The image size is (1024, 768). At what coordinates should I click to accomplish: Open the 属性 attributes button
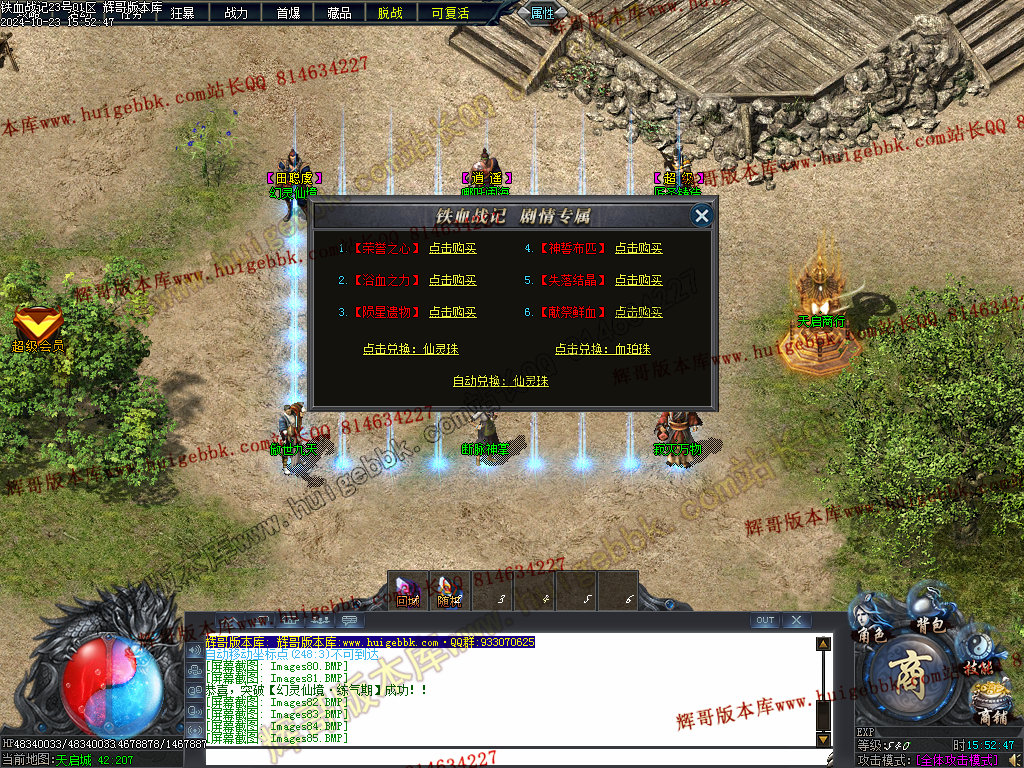543,13
